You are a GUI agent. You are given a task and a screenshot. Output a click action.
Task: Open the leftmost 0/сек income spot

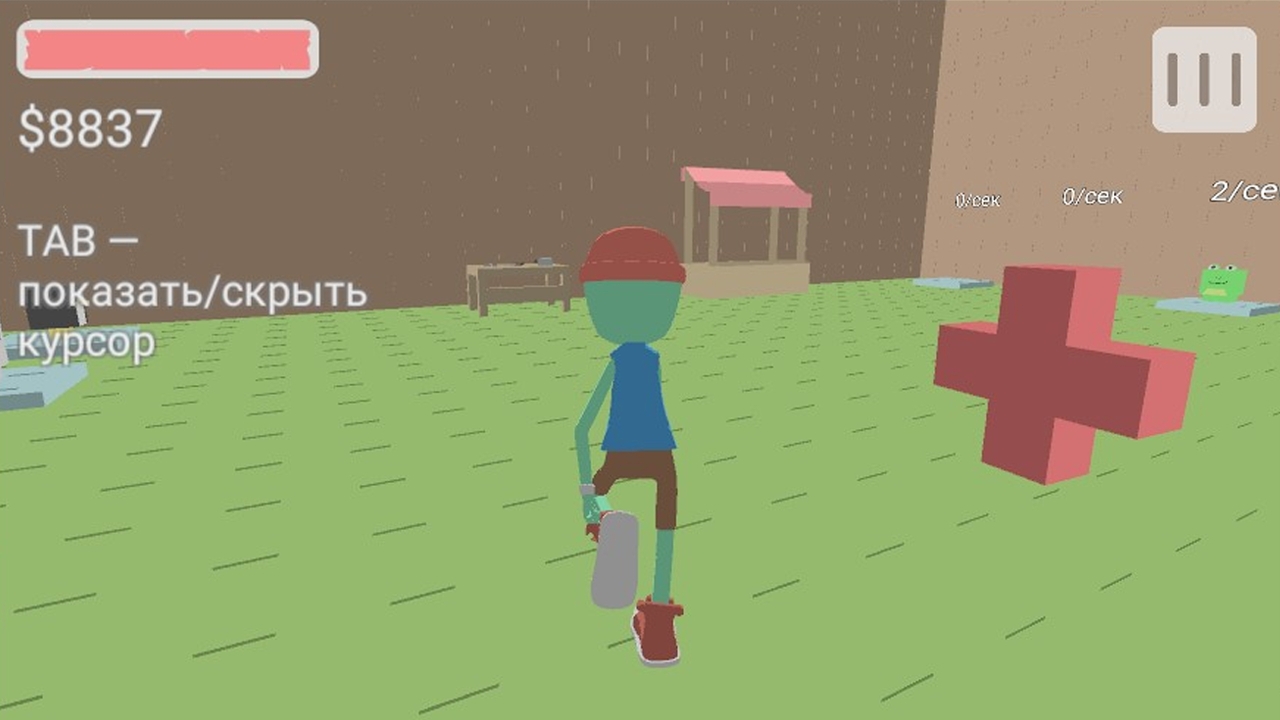[977, 199]
